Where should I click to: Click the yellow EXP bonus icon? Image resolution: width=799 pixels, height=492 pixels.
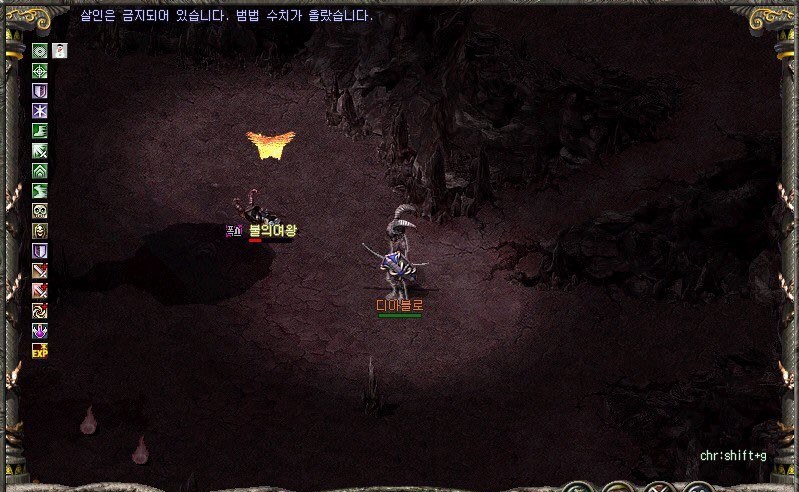tap(40, 351)
